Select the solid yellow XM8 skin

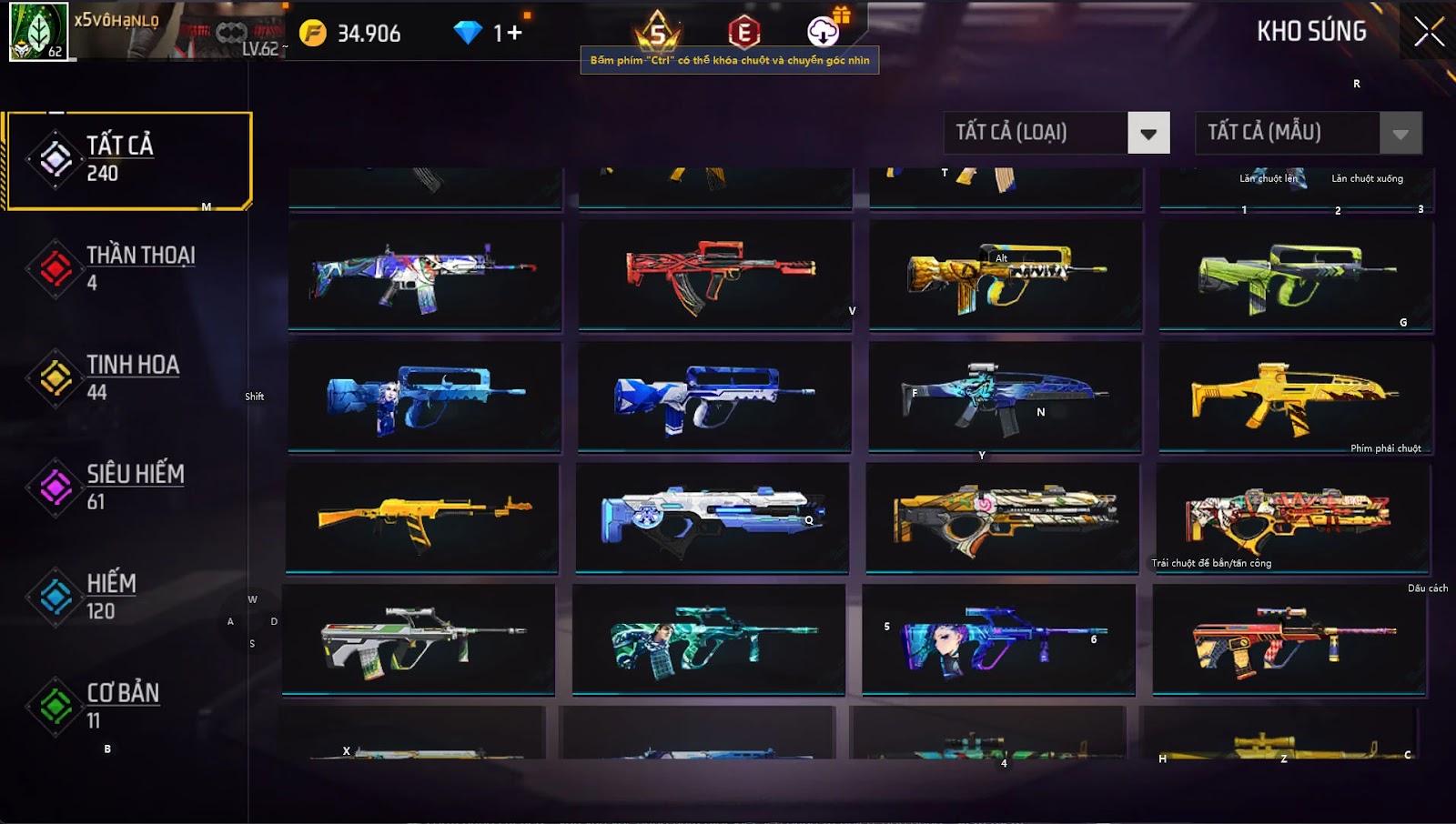click(1294, 396)
